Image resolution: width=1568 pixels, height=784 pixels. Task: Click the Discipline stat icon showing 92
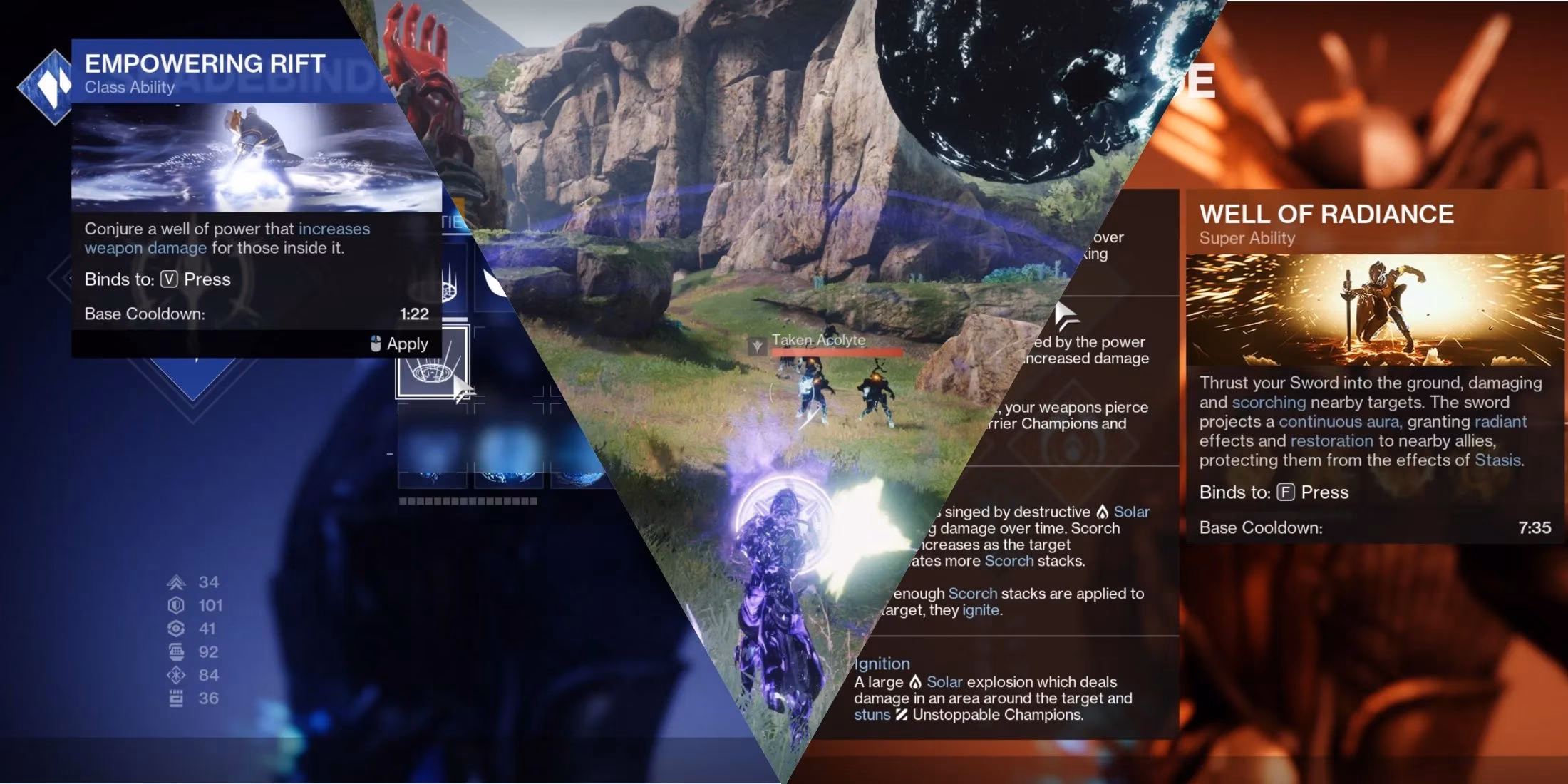(x=177, y=651)
